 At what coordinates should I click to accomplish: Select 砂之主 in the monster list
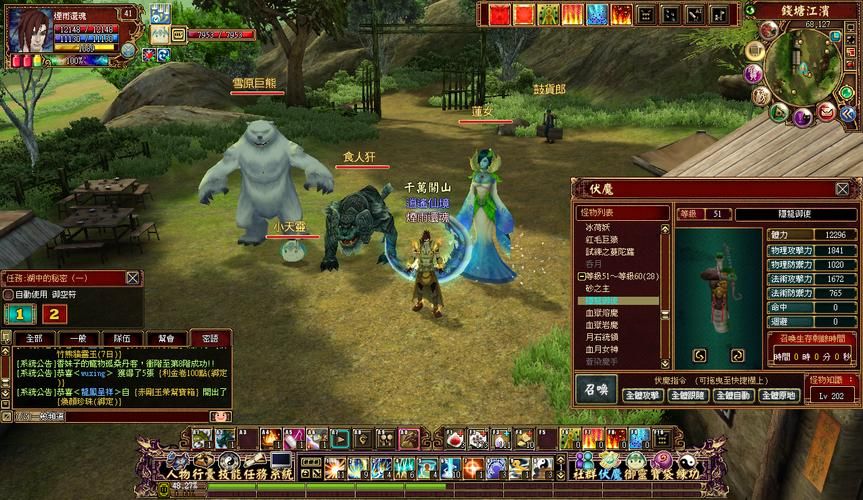click(x=596, y=288)
